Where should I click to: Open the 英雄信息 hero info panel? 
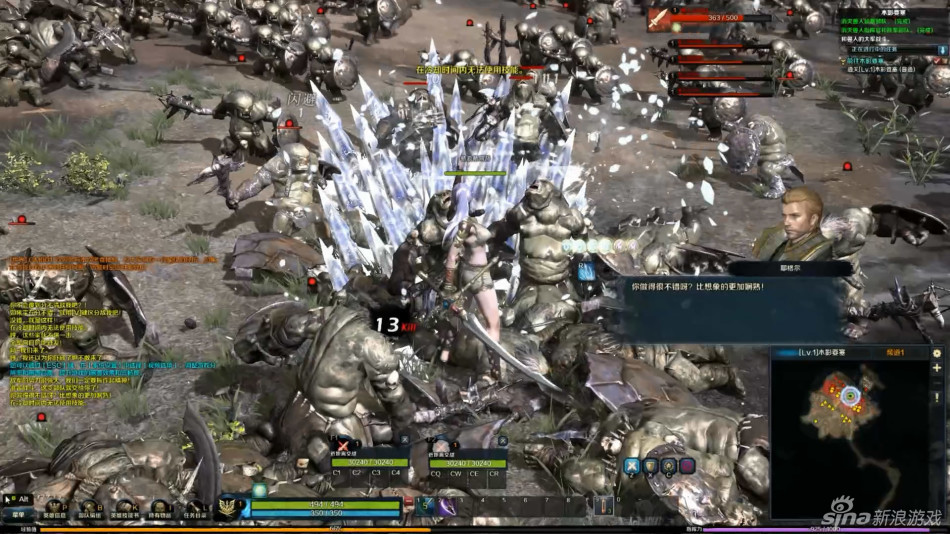[54, 509]
